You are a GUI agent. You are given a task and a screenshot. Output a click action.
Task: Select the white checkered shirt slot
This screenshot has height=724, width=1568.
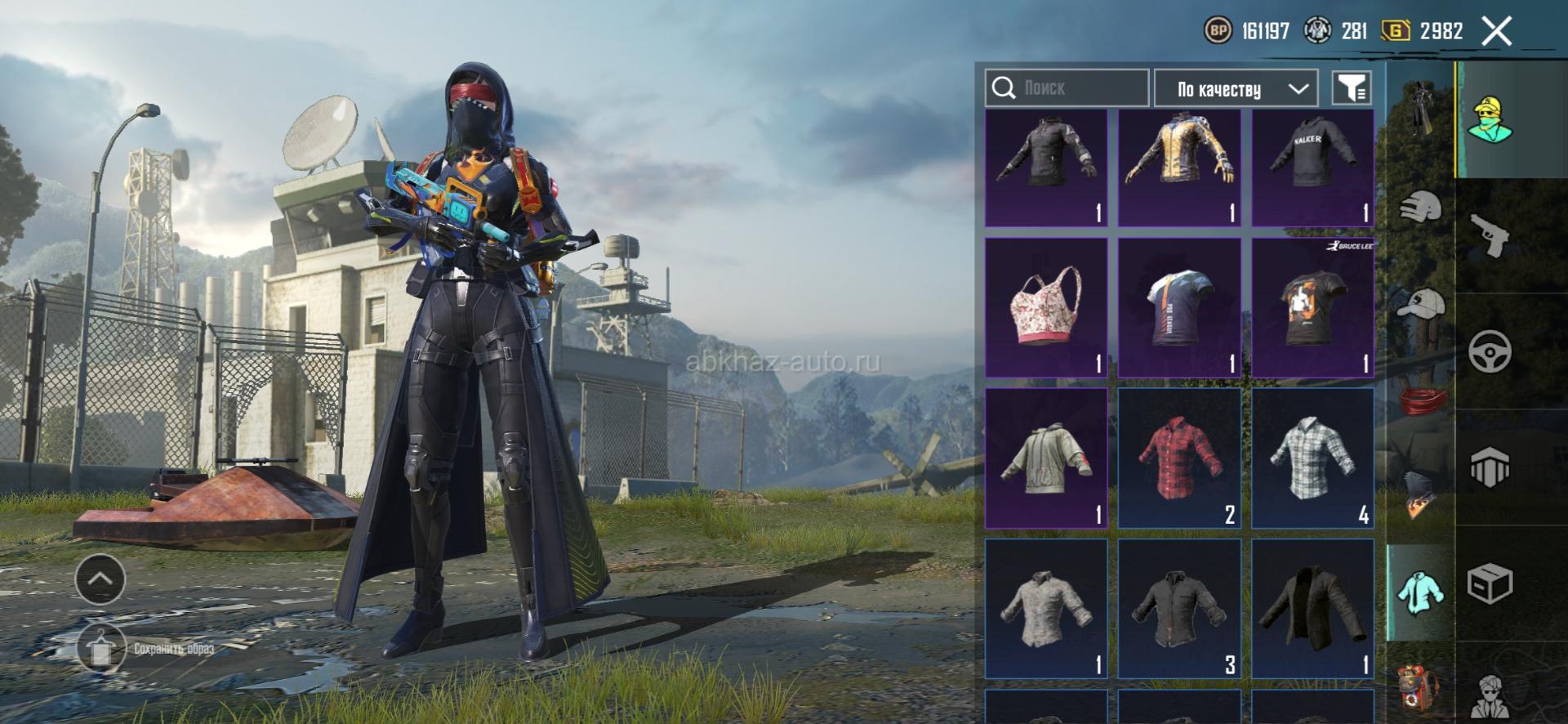coord(1312,458)
